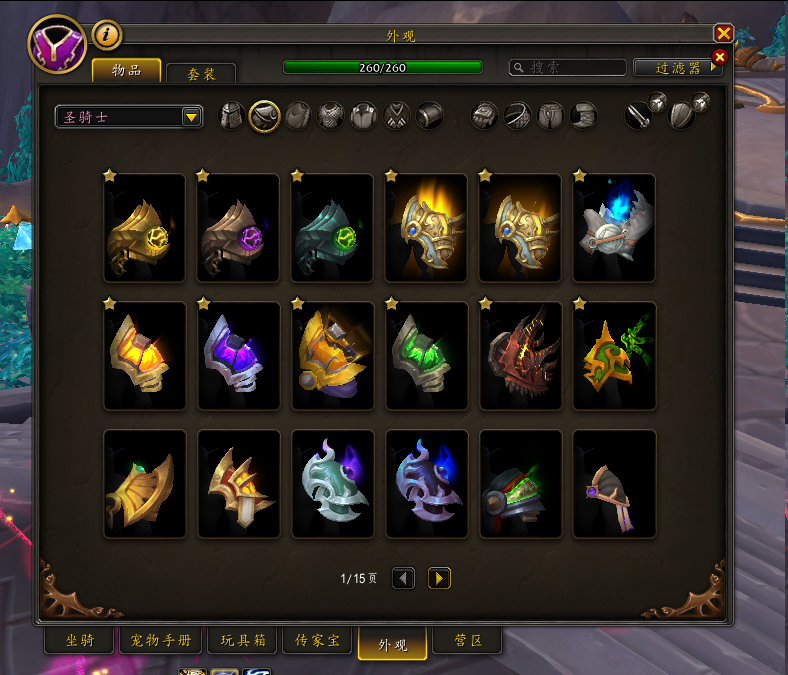788x675 pixels.
Task: Choose the head slot helmet icon
Action: (232, 116)
